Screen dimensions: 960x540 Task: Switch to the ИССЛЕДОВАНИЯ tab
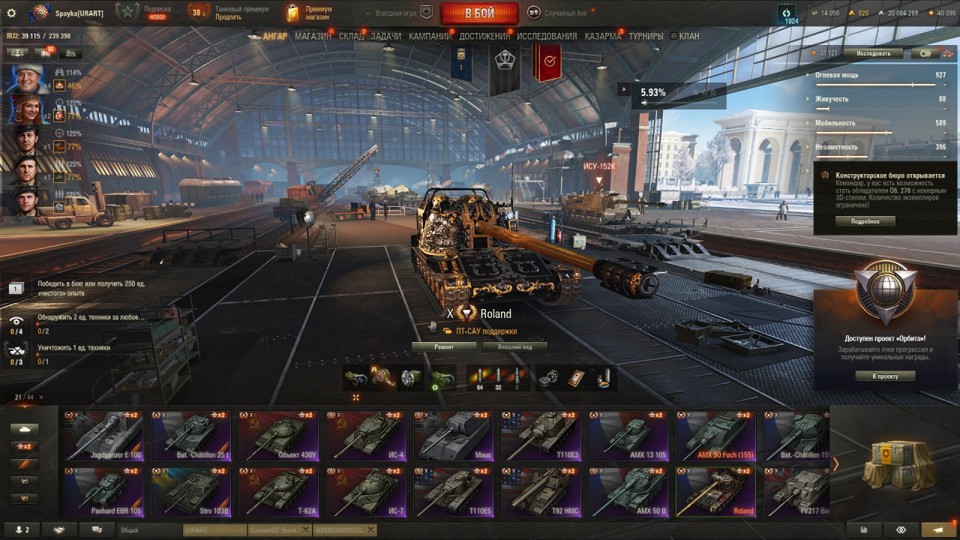click(x=546, y=36)
